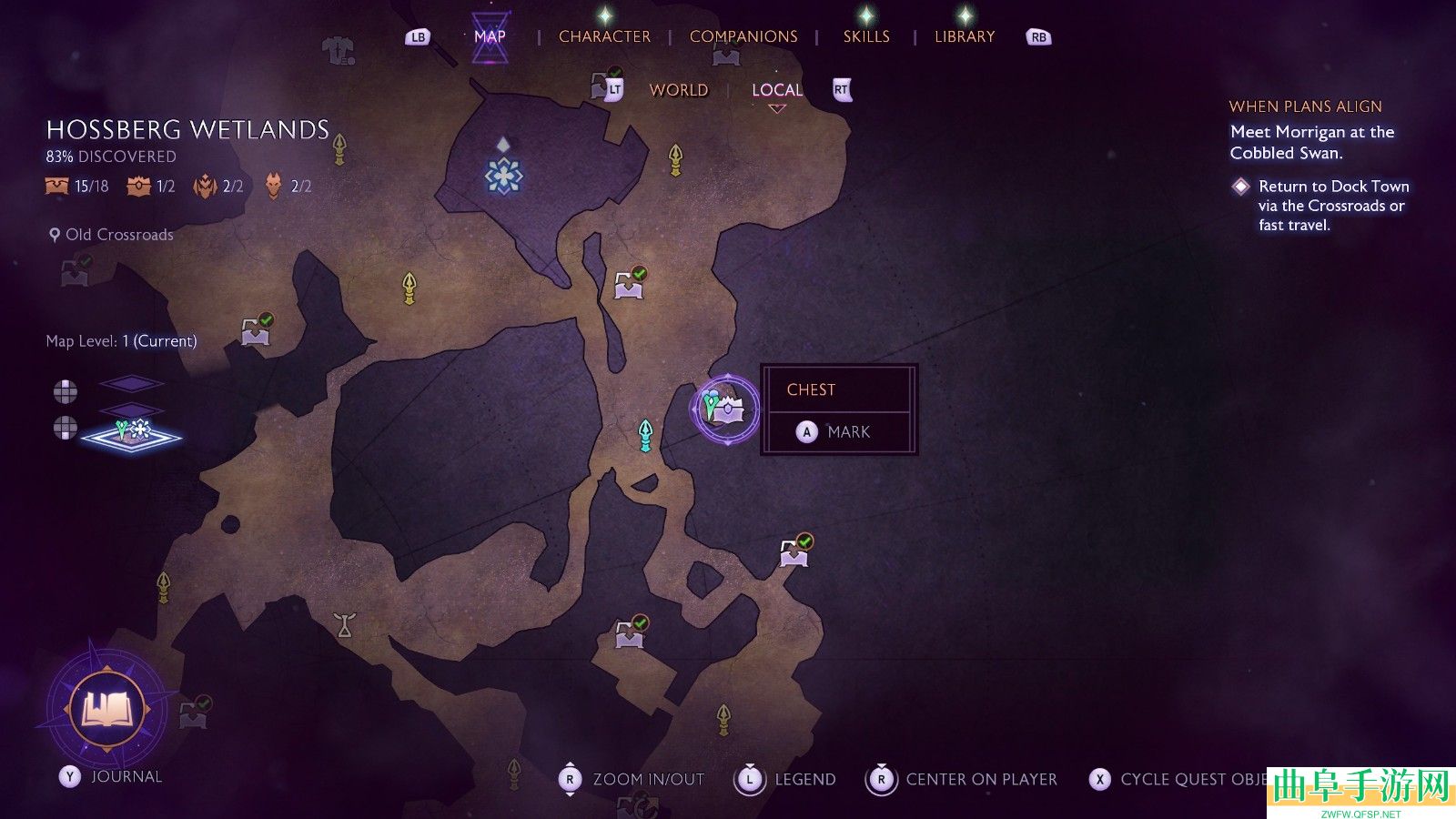
Task: Click the hourglass marker on the map
Action: pos(344,624)
